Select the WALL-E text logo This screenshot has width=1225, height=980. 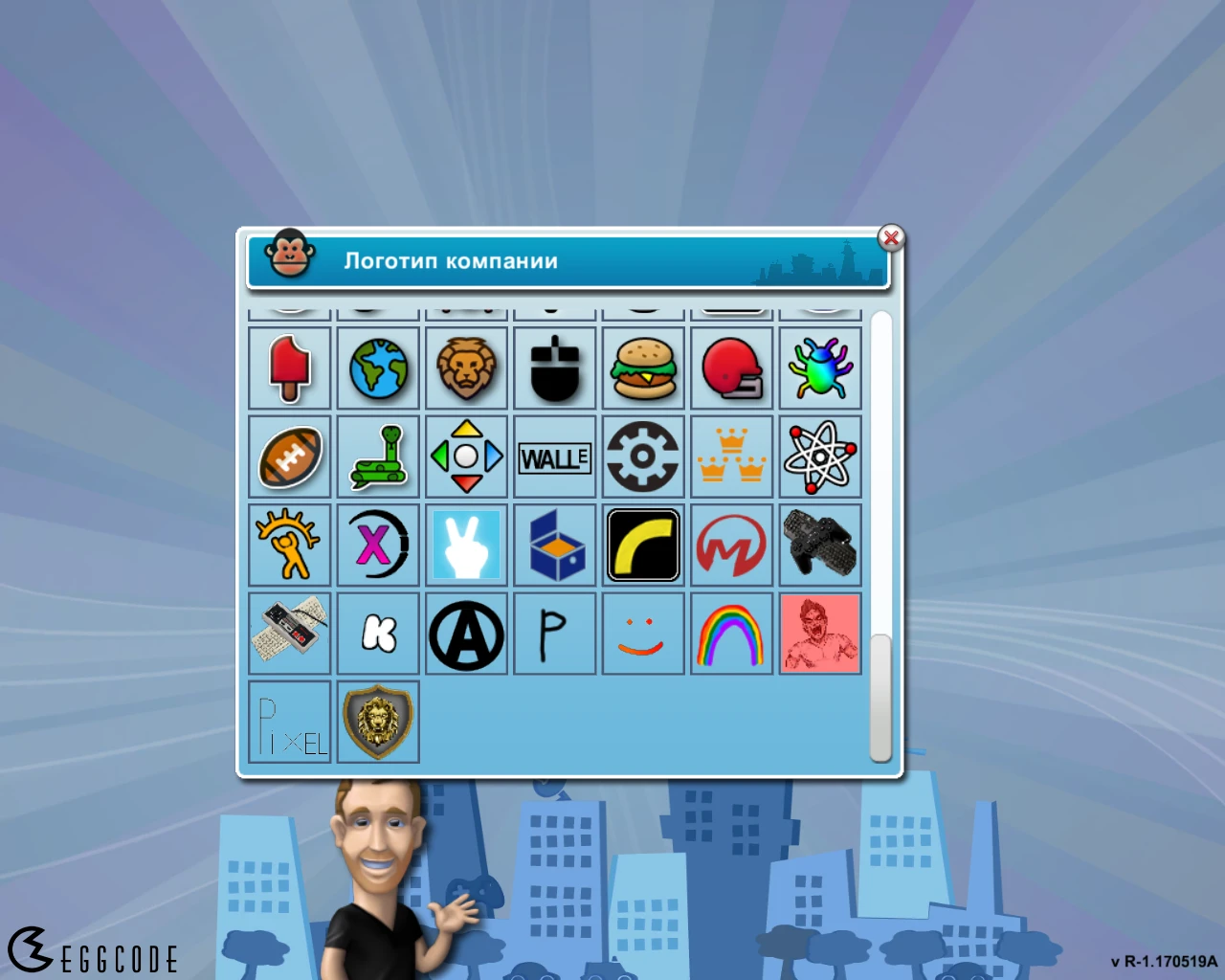tap(554, 457)
